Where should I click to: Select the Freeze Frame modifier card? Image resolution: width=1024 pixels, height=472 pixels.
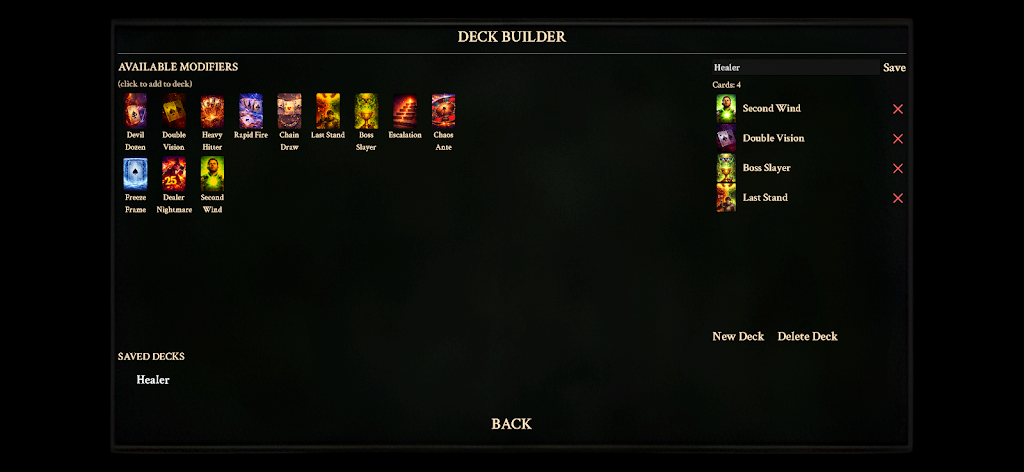[135, 174]
